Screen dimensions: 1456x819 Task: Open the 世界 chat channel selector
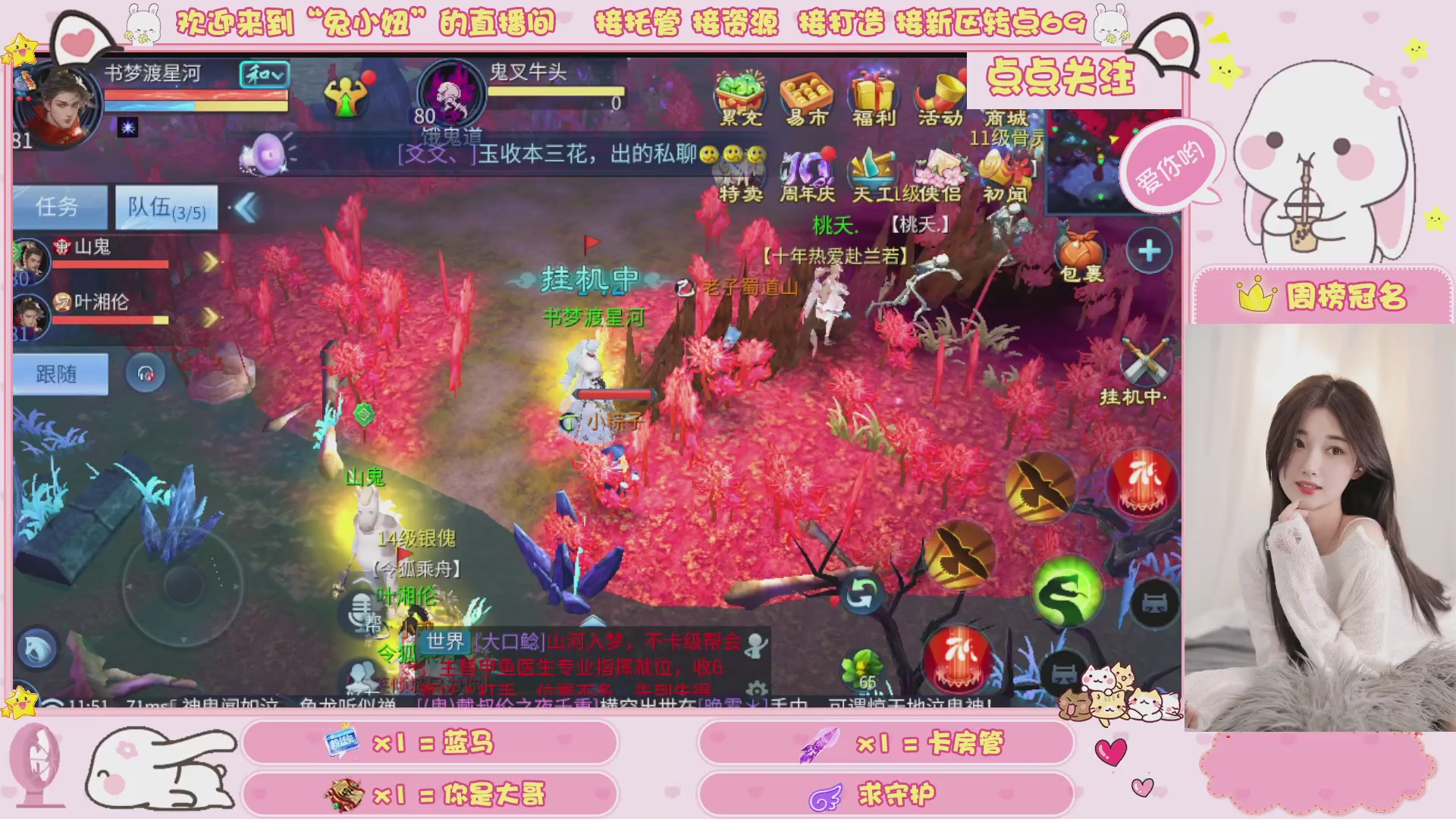point(447,643)
